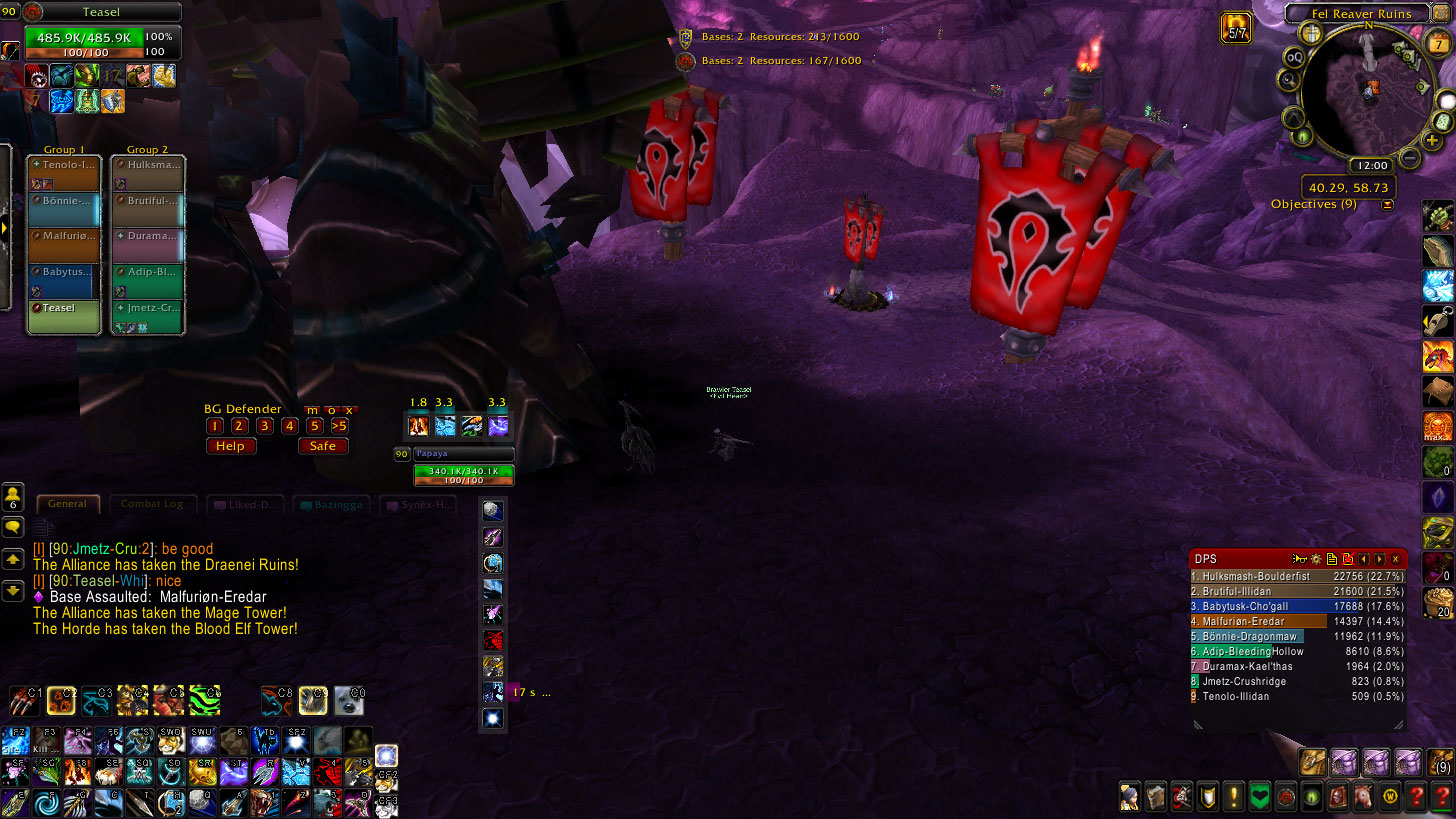The image size is (1456, 819).
Task: Announce Safe with BG Defender button
Action: pyautogui.click(x=323, y=446)
